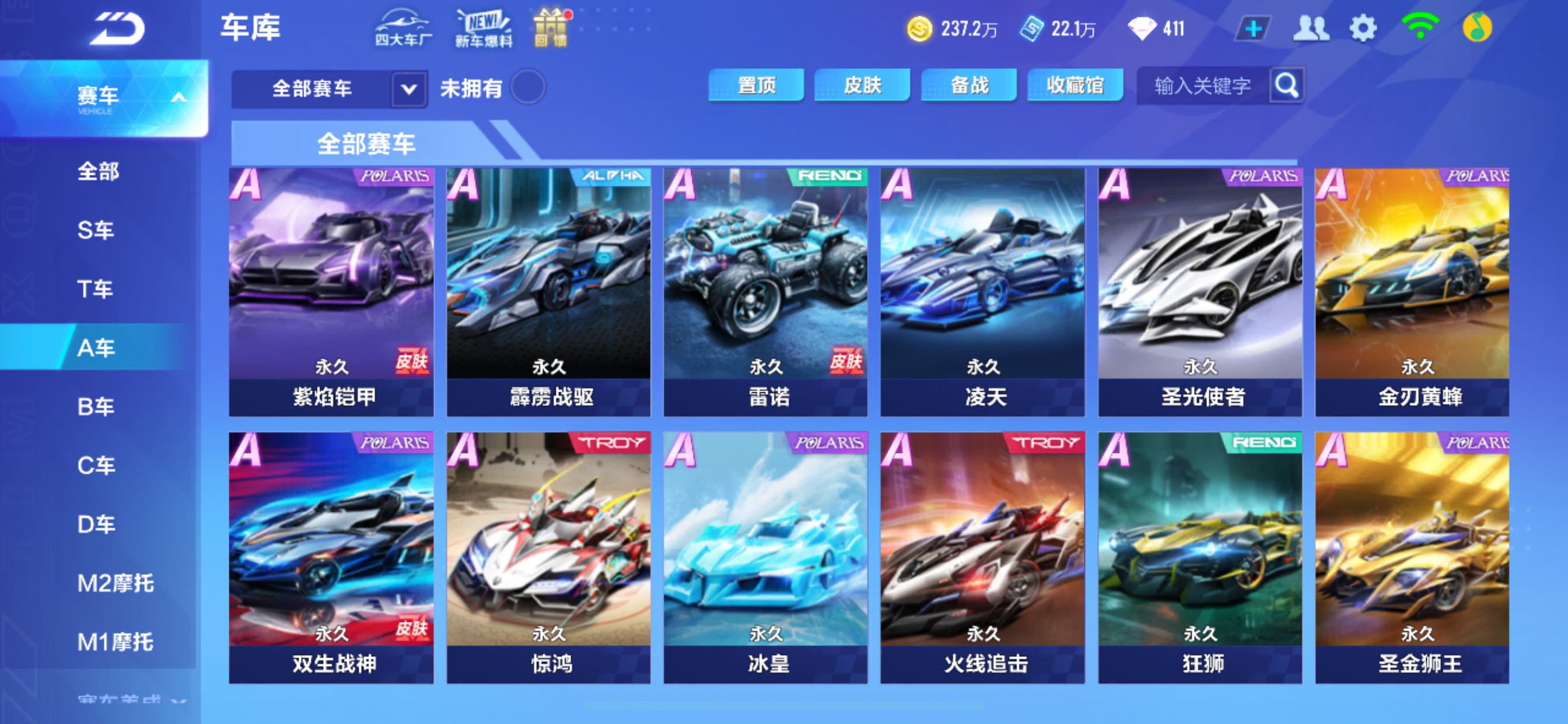Open the 收藏馆 collection hall
1568x724 pixels.
click(1075, 86)
